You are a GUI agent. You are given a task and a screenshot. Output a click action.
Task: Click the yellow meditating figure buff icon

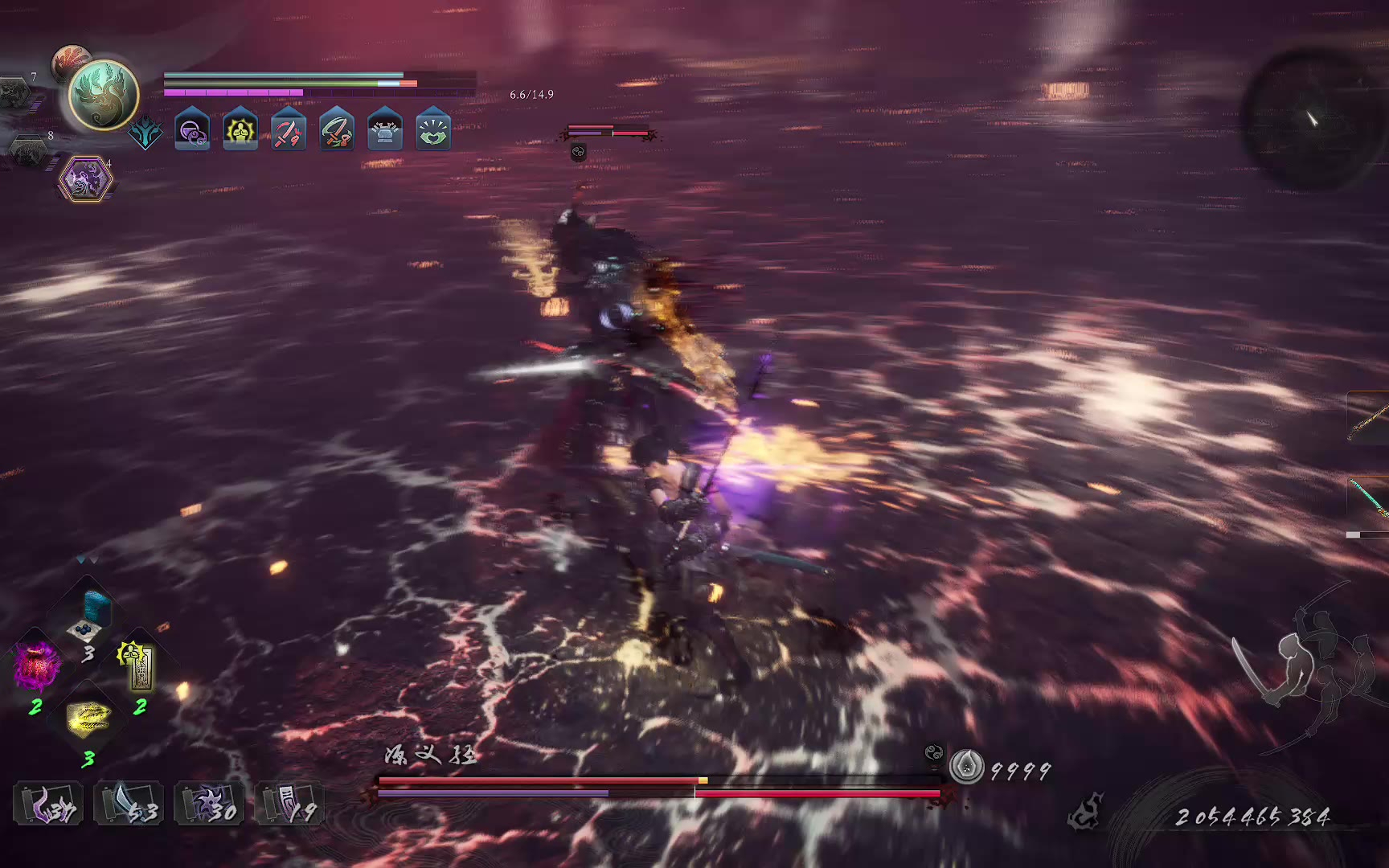(240, 130)
